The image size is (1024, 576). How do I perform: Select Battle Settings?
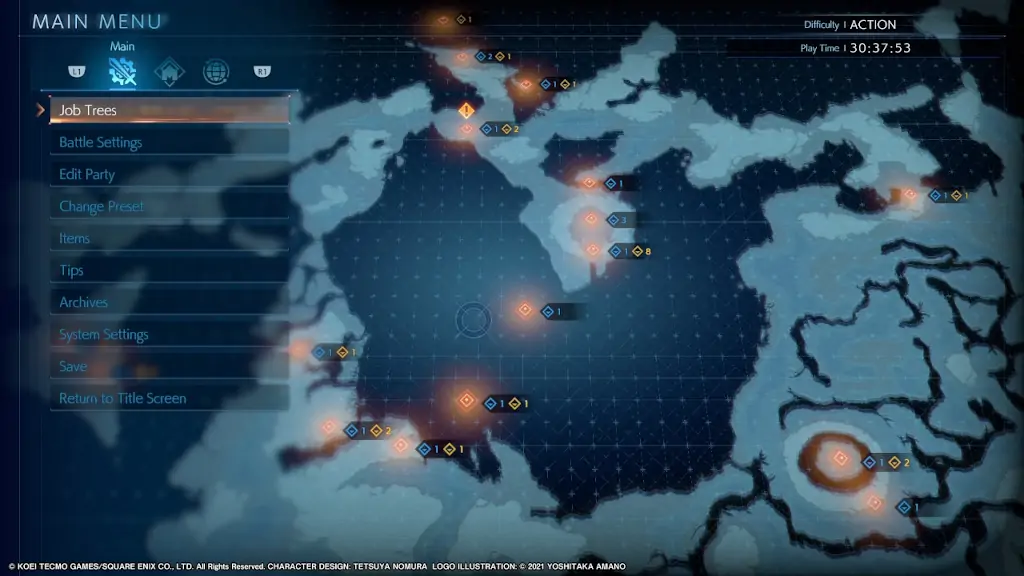168,142
